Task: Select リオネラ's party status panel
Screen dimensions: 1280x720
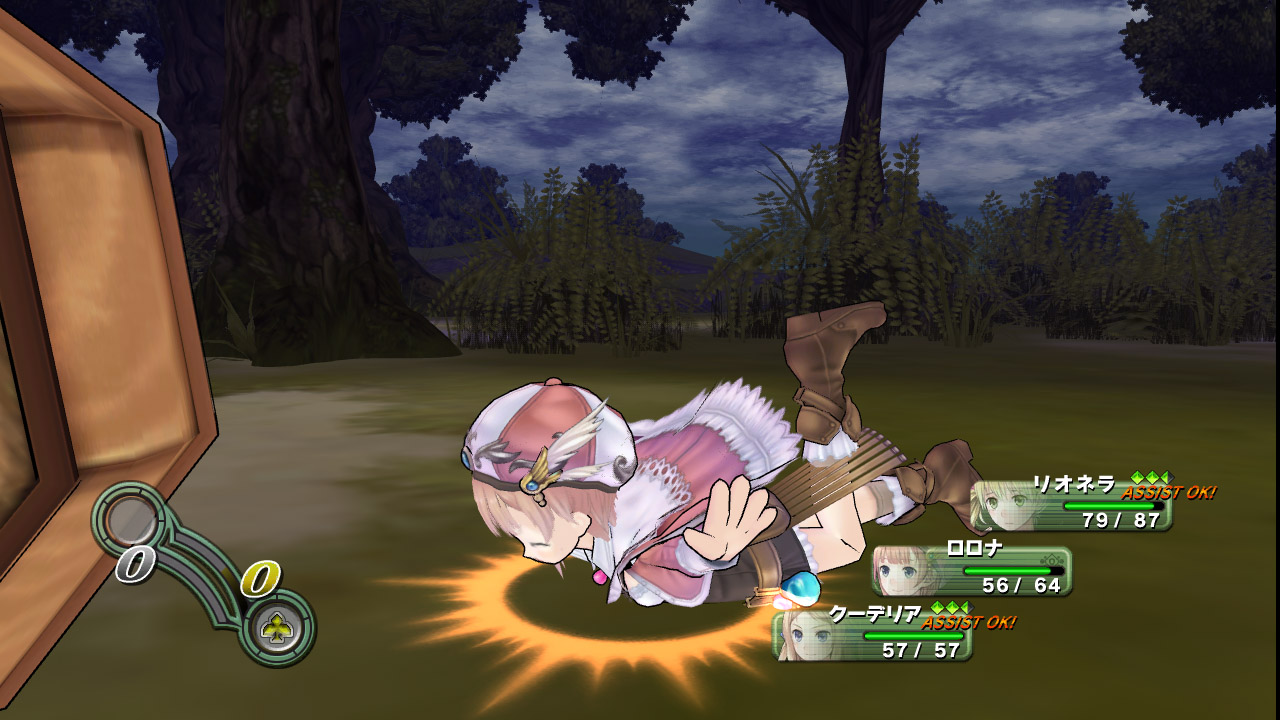Action: (1071, 506)
